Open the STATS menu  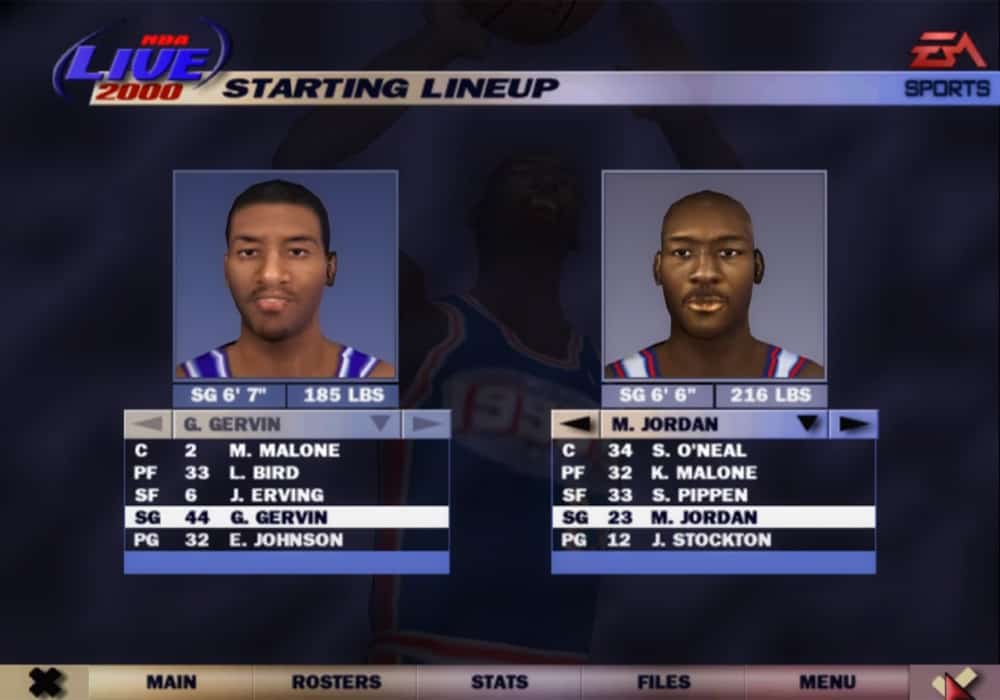tap(499, 682)
